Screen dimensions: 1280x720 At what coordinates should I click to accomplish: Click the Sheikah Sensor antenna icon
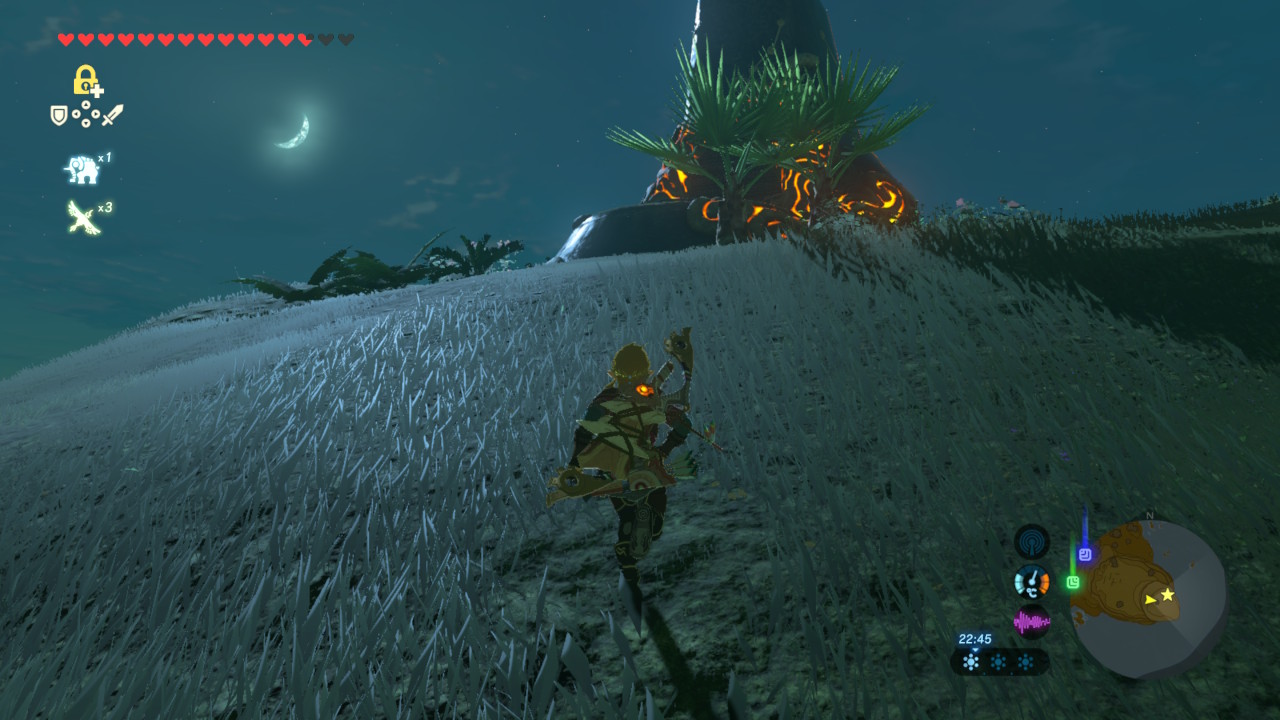tap(1032, 542)
